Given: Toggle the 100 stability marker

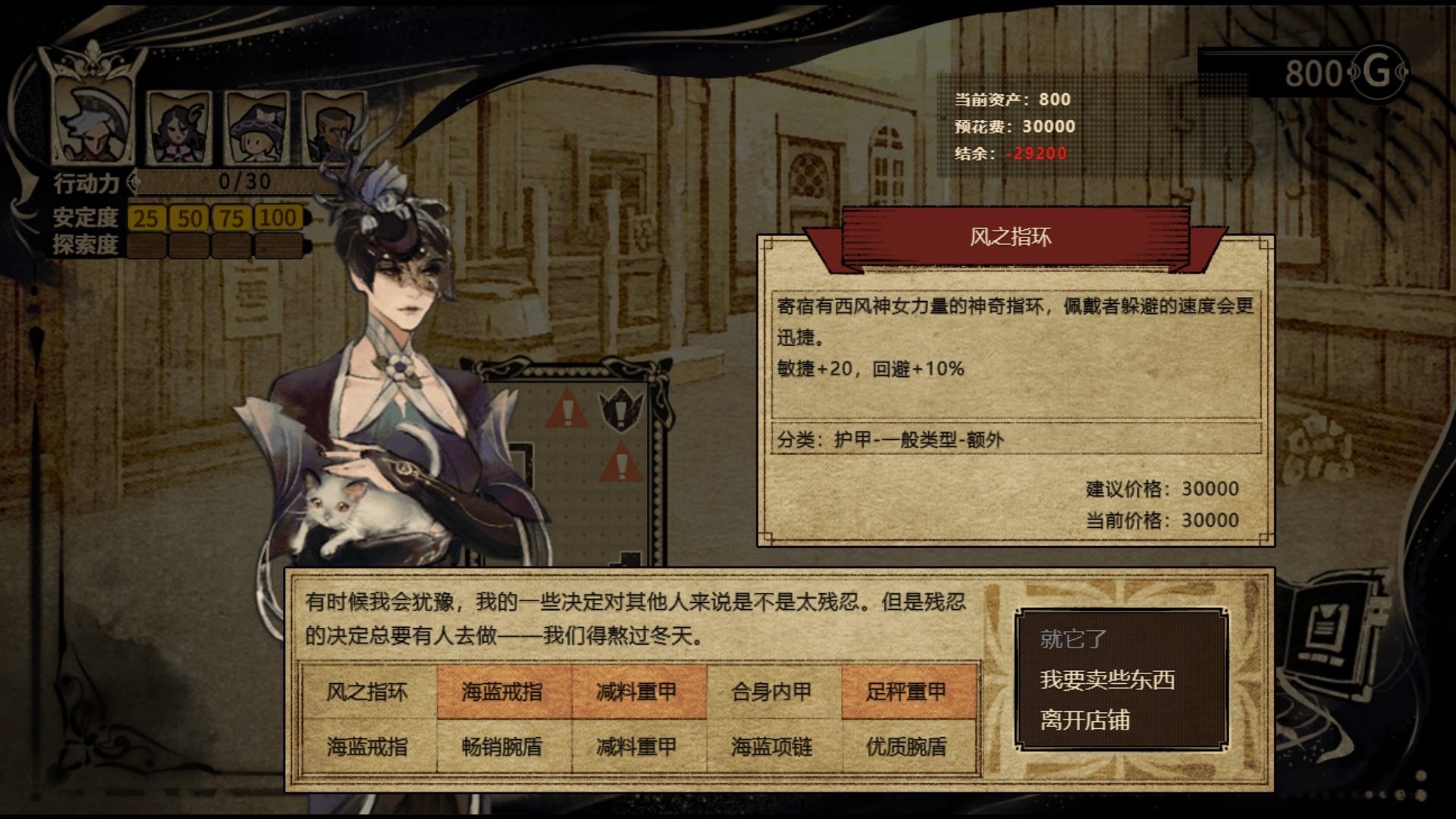Looking at the screenshot, I should point(278,218).
